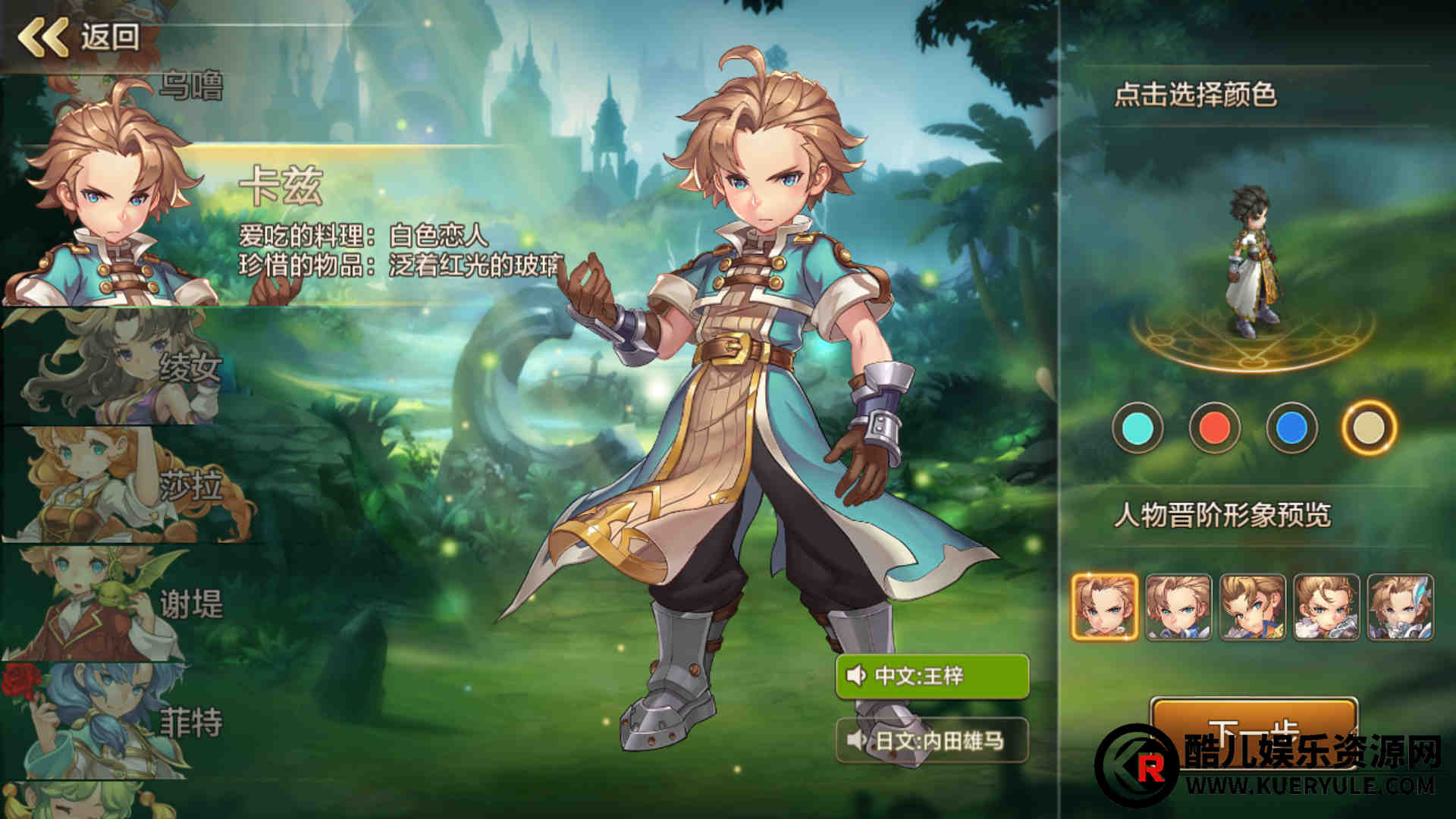The image size is (1456, 819).
Task: Choose the cyan color swatch
Action: [x=1137, y=428]
